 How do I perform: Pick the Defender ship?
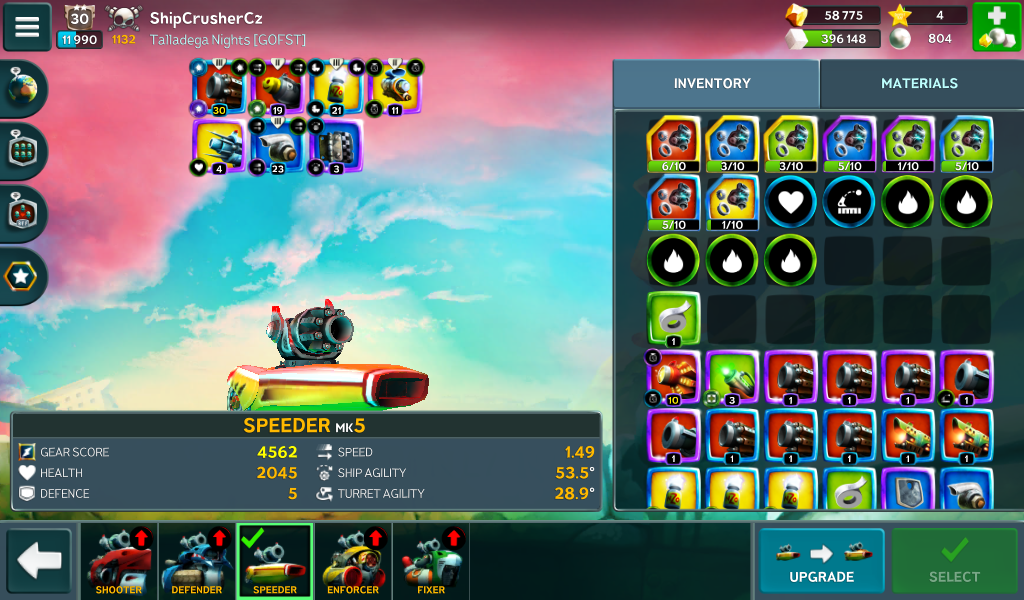197,561
